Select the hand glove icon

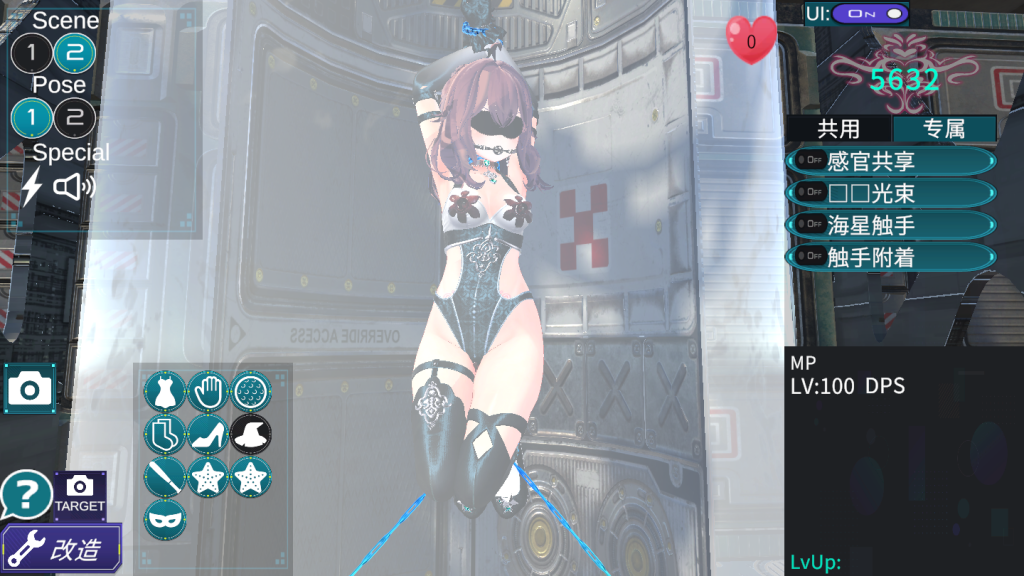[x=207, y=391]
